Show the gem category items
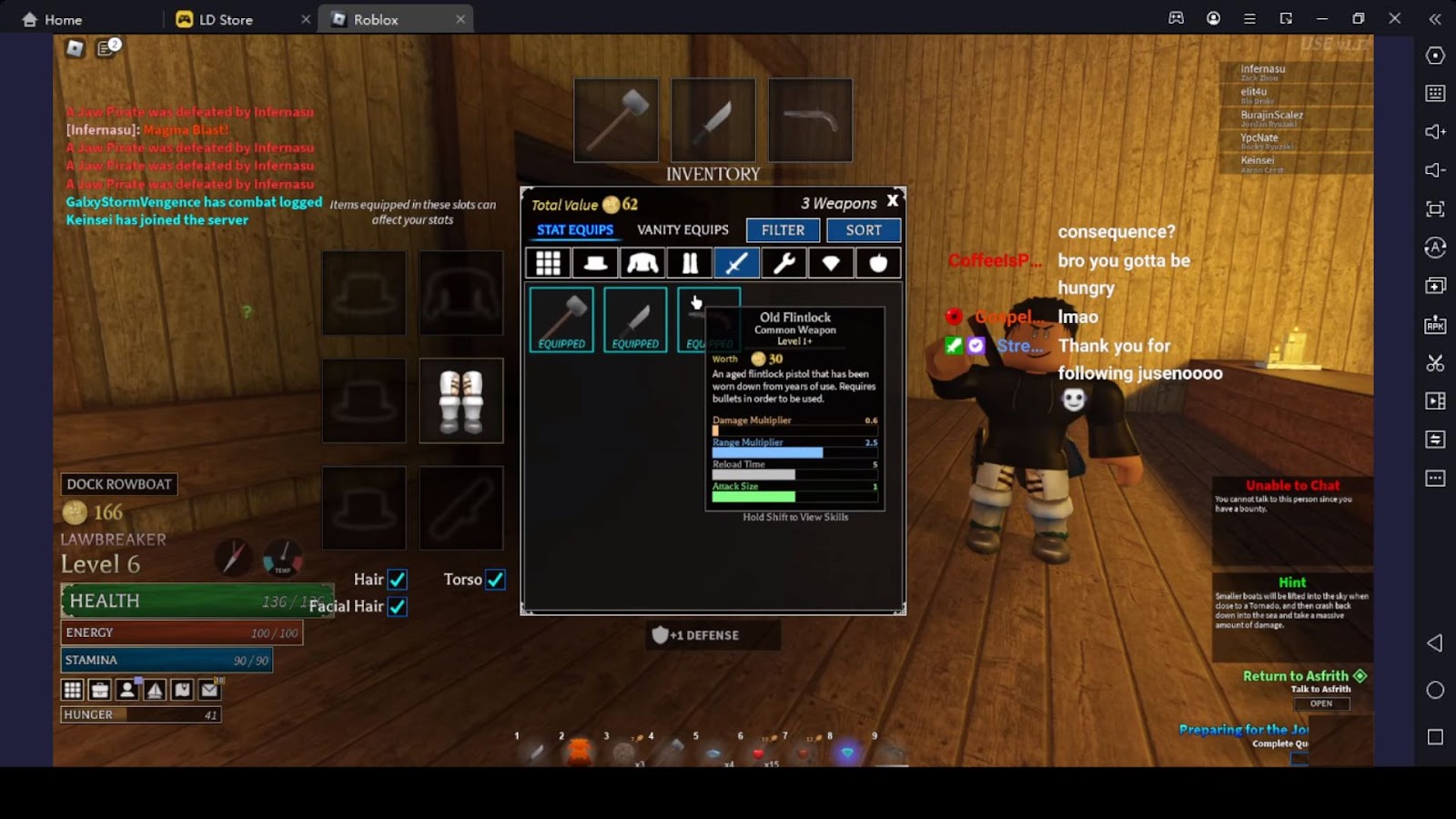 pyautogui.click(x=831, y=263)
